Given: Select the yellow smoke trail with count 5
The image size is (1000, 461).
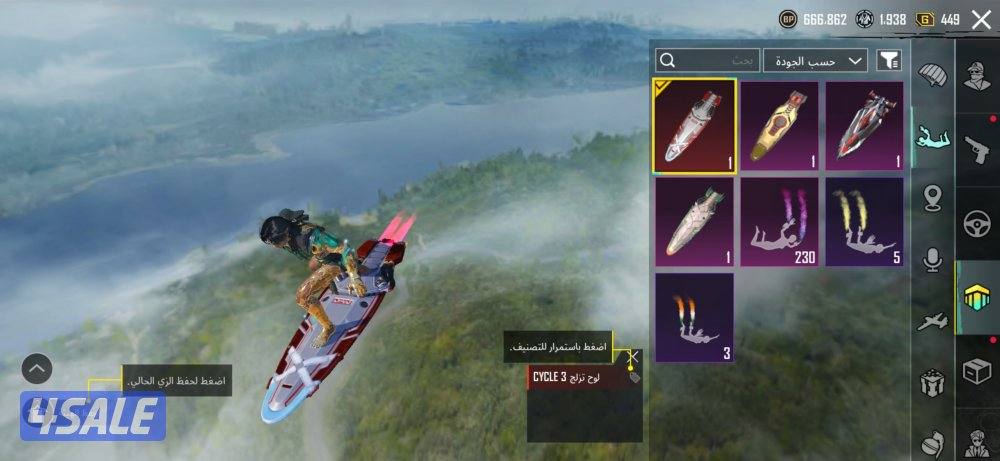Looking at the screenshot, I should pyautogui.click(x=864, y=222).
